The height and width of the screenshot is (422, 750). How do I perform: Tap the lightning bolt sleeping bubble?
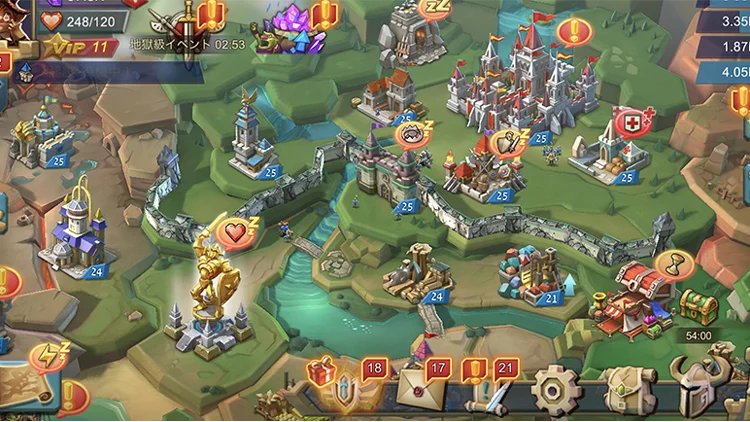click(x=46, y=355)
